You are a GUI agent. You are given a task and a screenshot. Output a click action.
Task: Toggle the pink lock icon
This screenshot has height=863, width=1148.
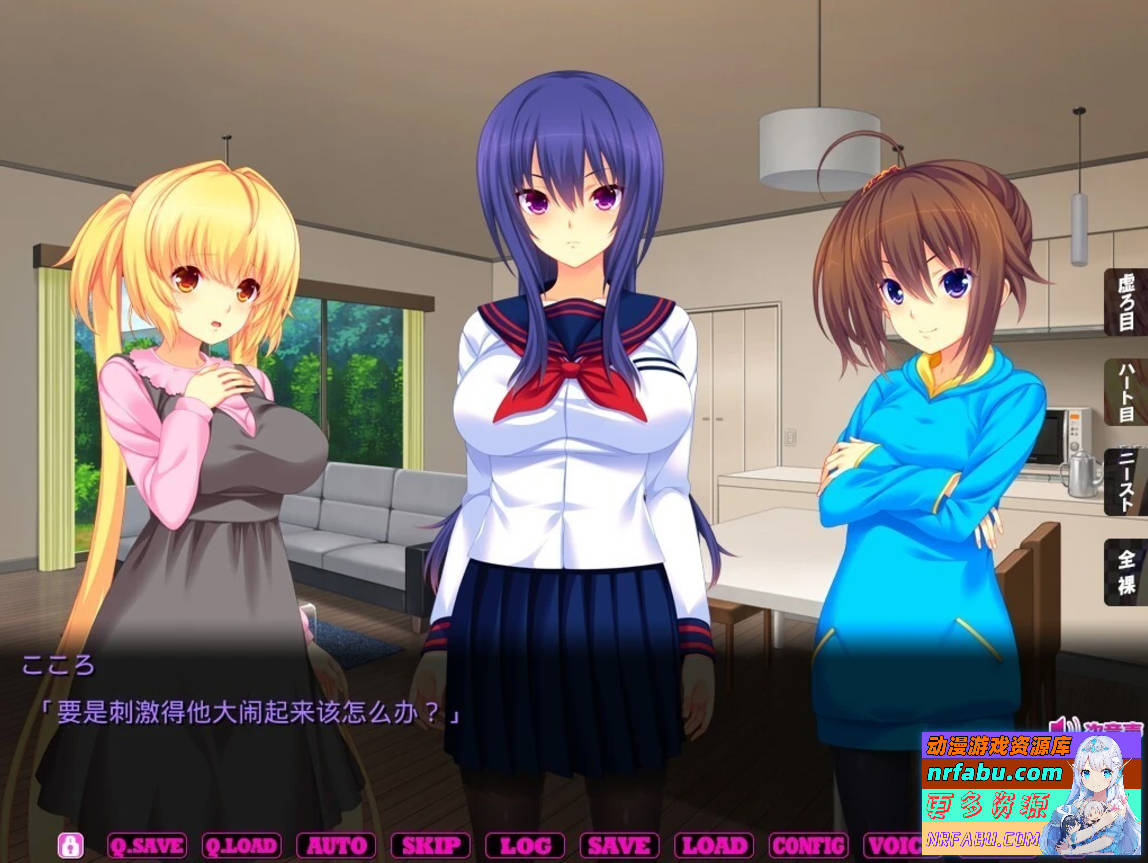[70, 845]
